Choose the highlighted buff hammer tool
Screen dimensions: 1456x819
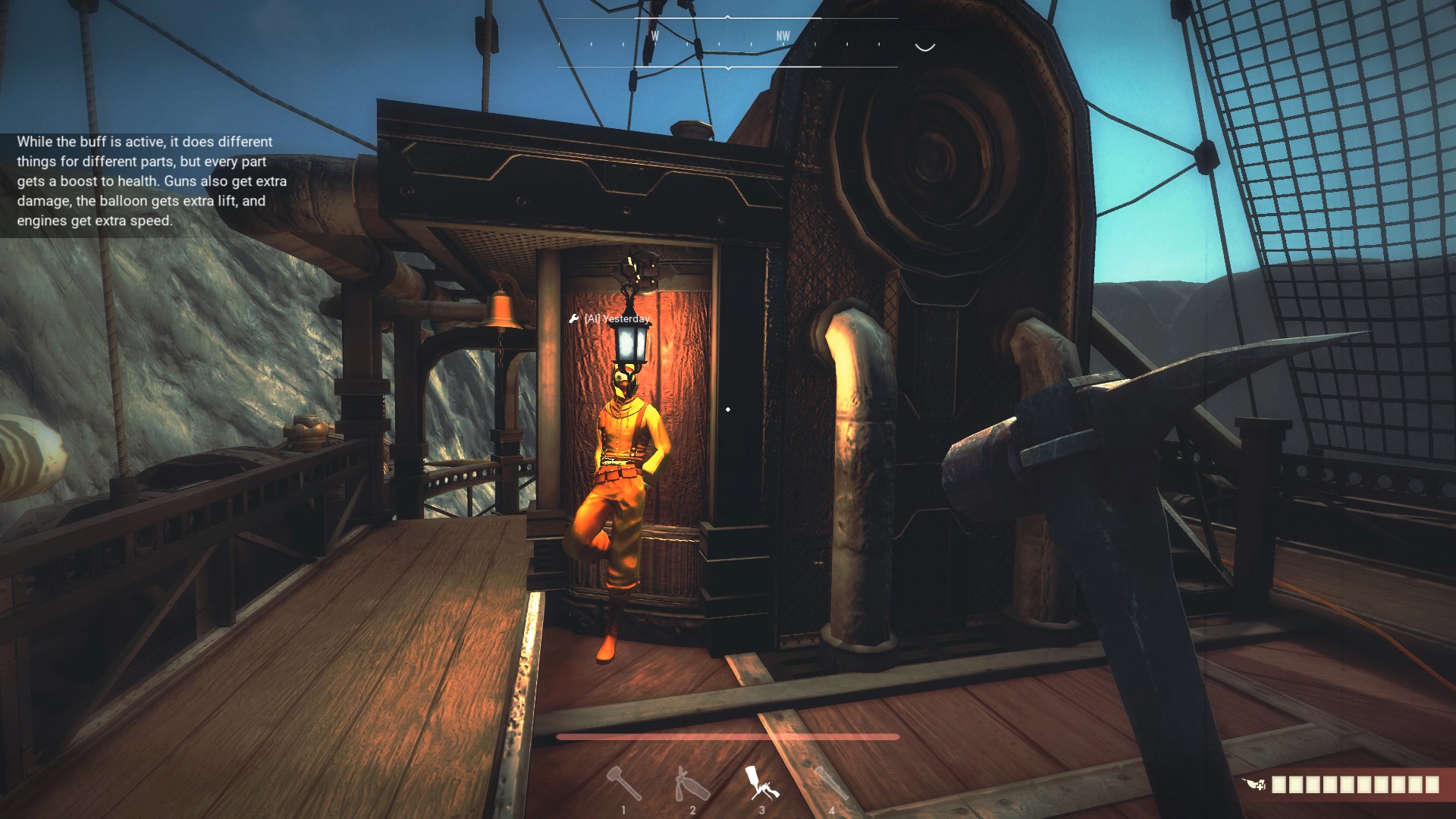pos(761,782)
